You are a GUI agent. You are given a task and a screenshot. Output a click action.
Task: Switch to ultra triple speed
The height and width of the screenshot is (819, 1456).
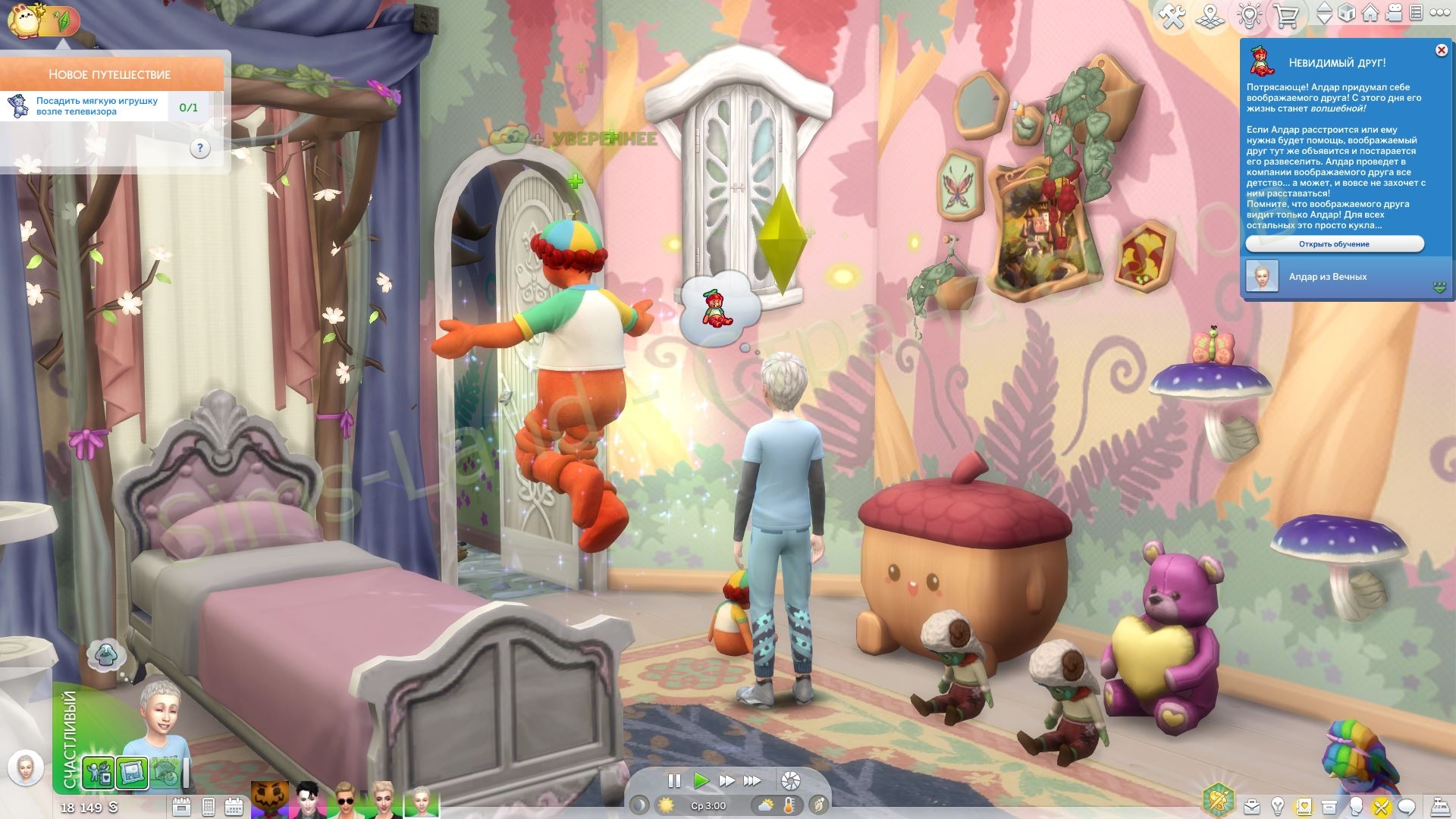(752, 780)
